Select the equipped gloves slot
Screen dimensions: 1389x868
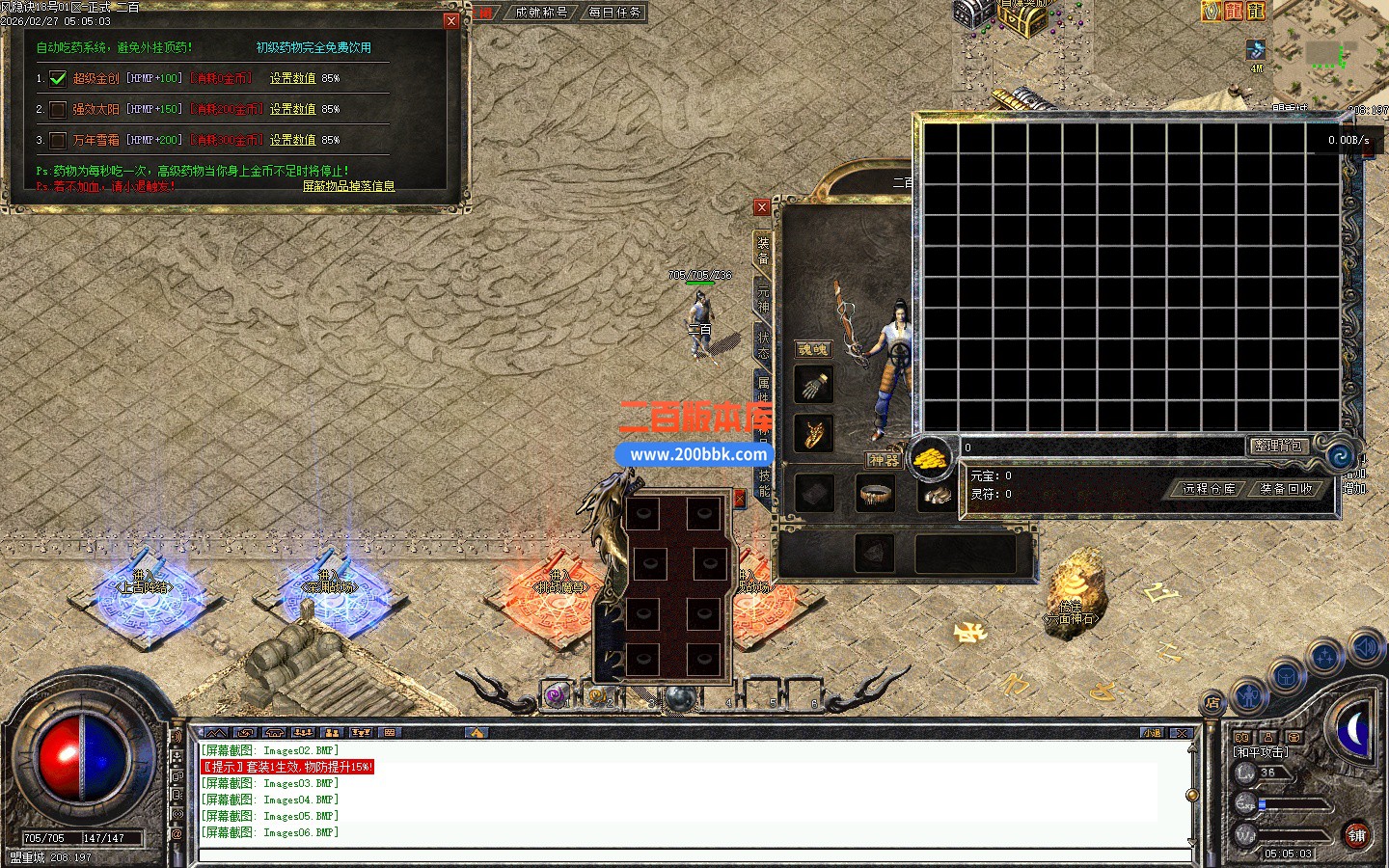815,386
